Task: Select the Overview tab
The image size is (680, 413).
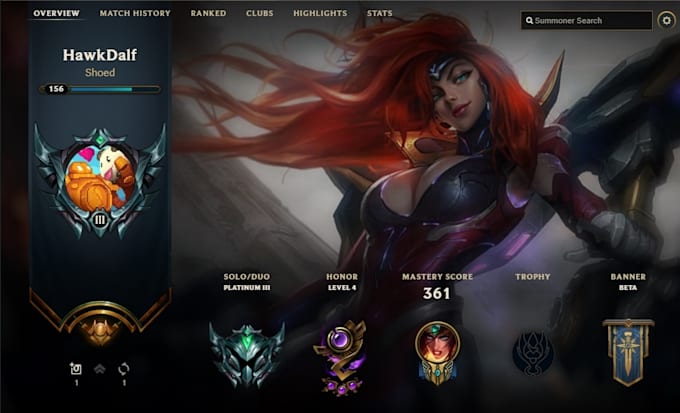Action: (56, 14)
